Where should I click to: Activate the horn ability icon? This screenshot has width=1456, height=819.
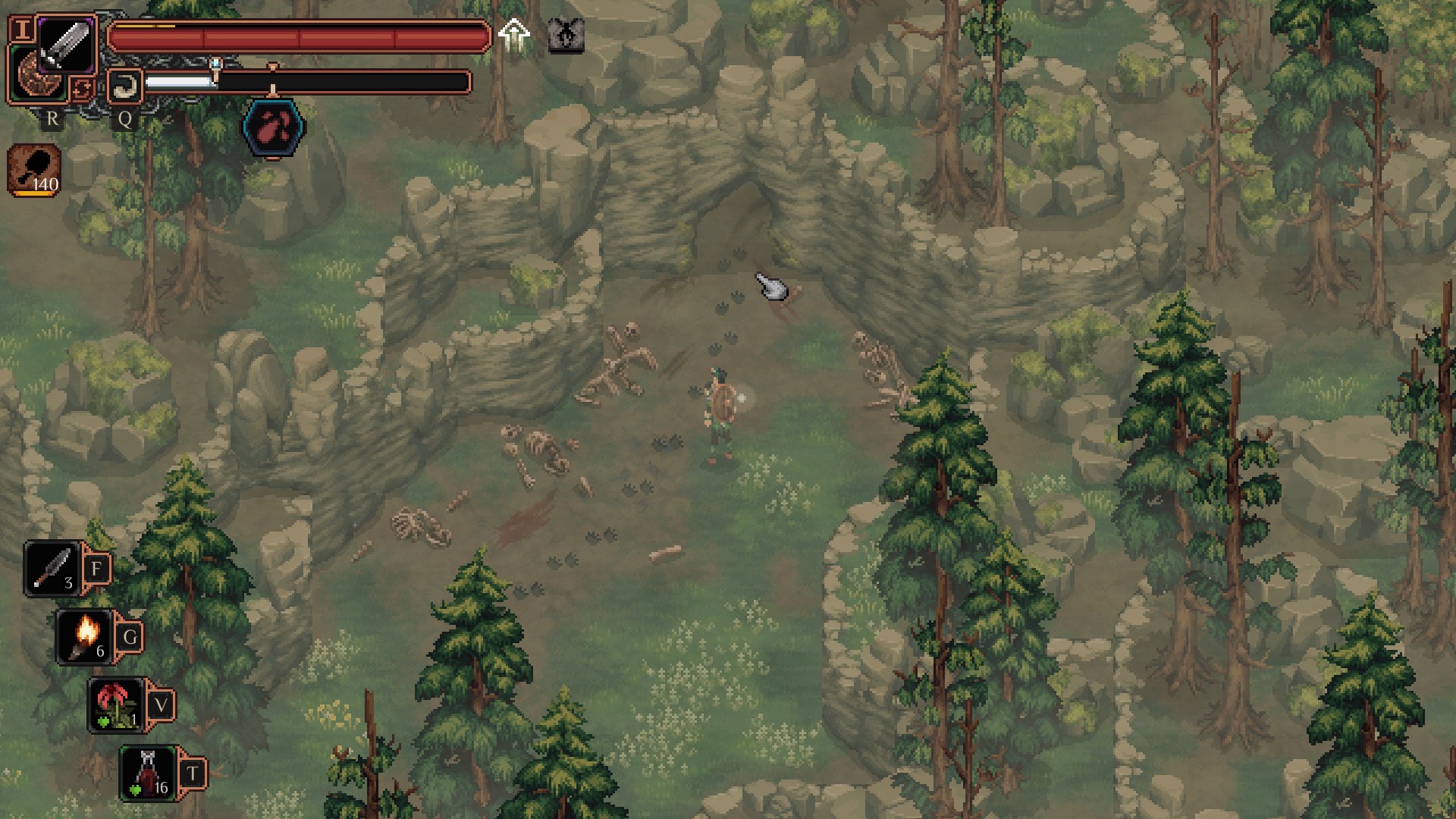click(x=124, y=86)
